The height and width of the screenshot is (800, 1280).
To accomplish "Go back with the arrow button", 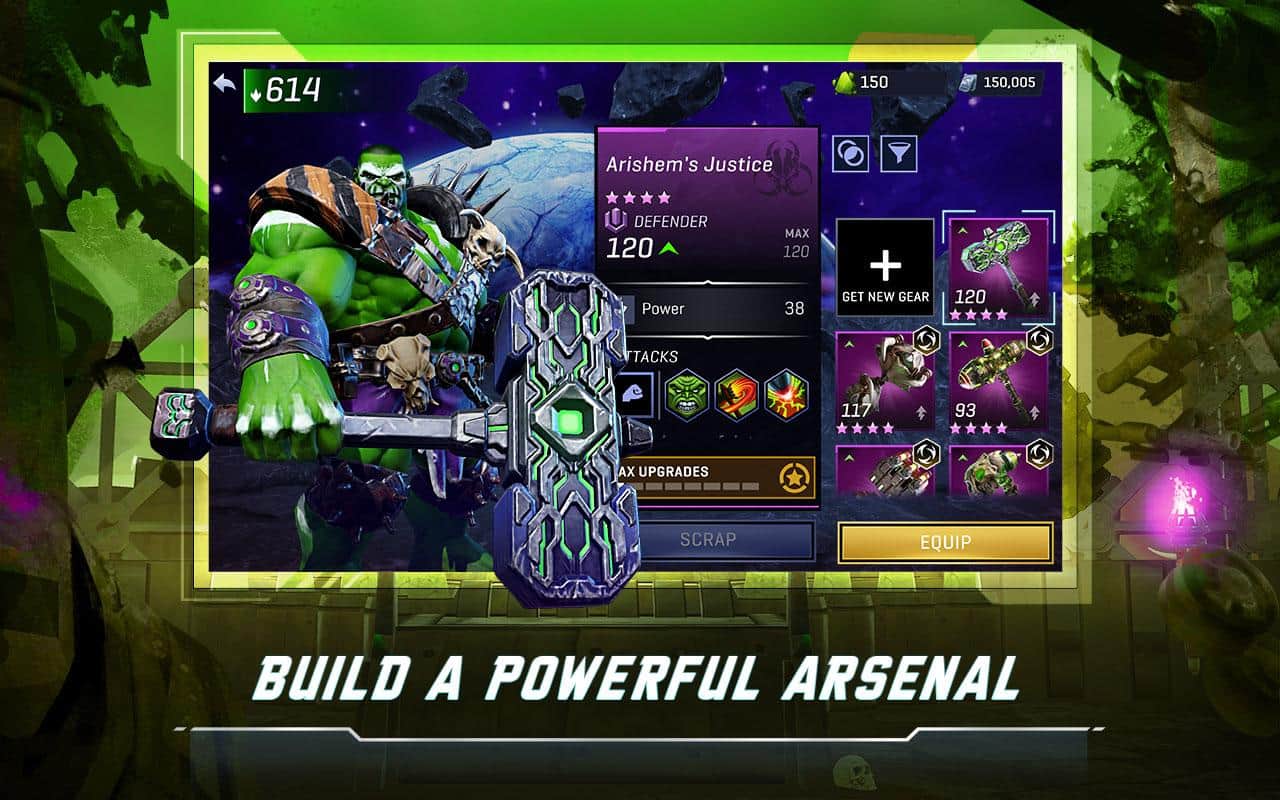I will tap(225, 86).
